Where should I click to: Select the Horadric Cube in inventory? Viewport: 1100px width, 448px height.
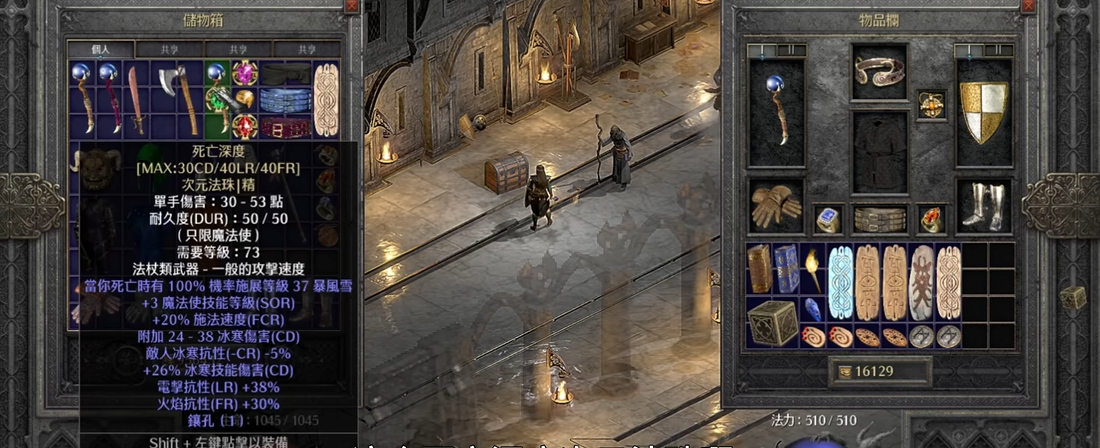click(773, 323)
